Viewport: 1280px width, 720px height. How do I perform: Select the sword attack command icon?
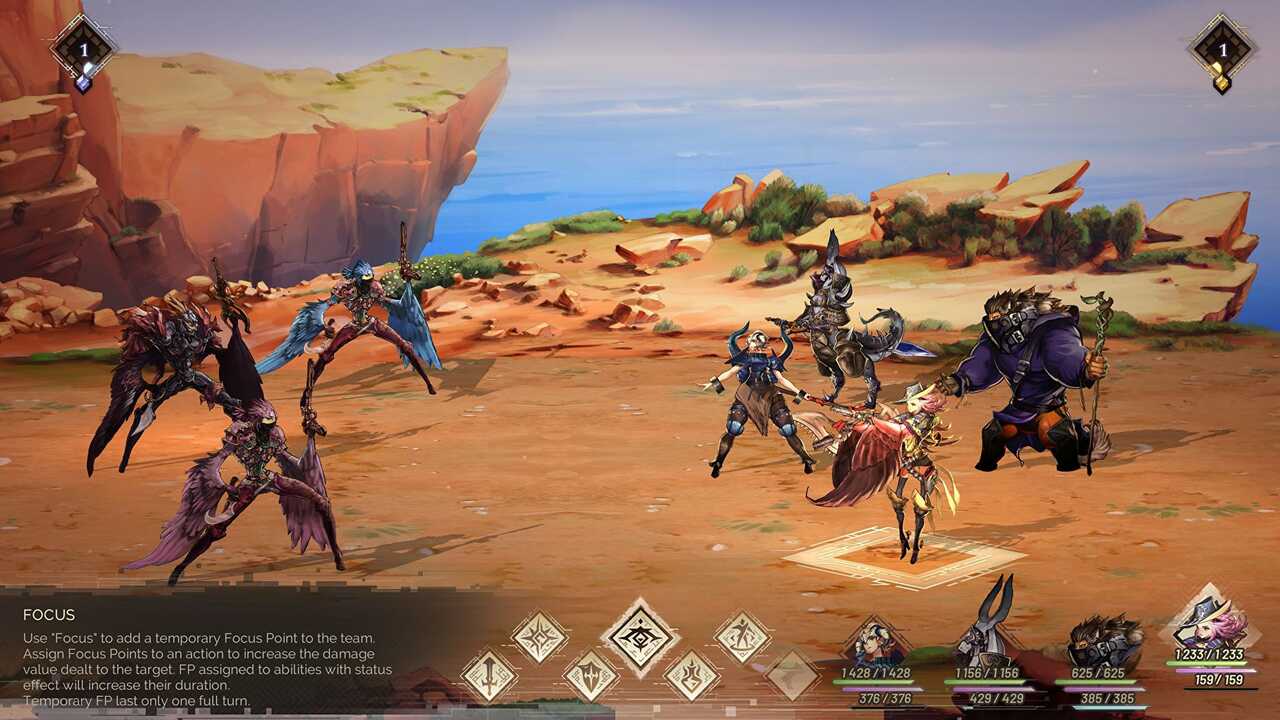tap(489, 675)
